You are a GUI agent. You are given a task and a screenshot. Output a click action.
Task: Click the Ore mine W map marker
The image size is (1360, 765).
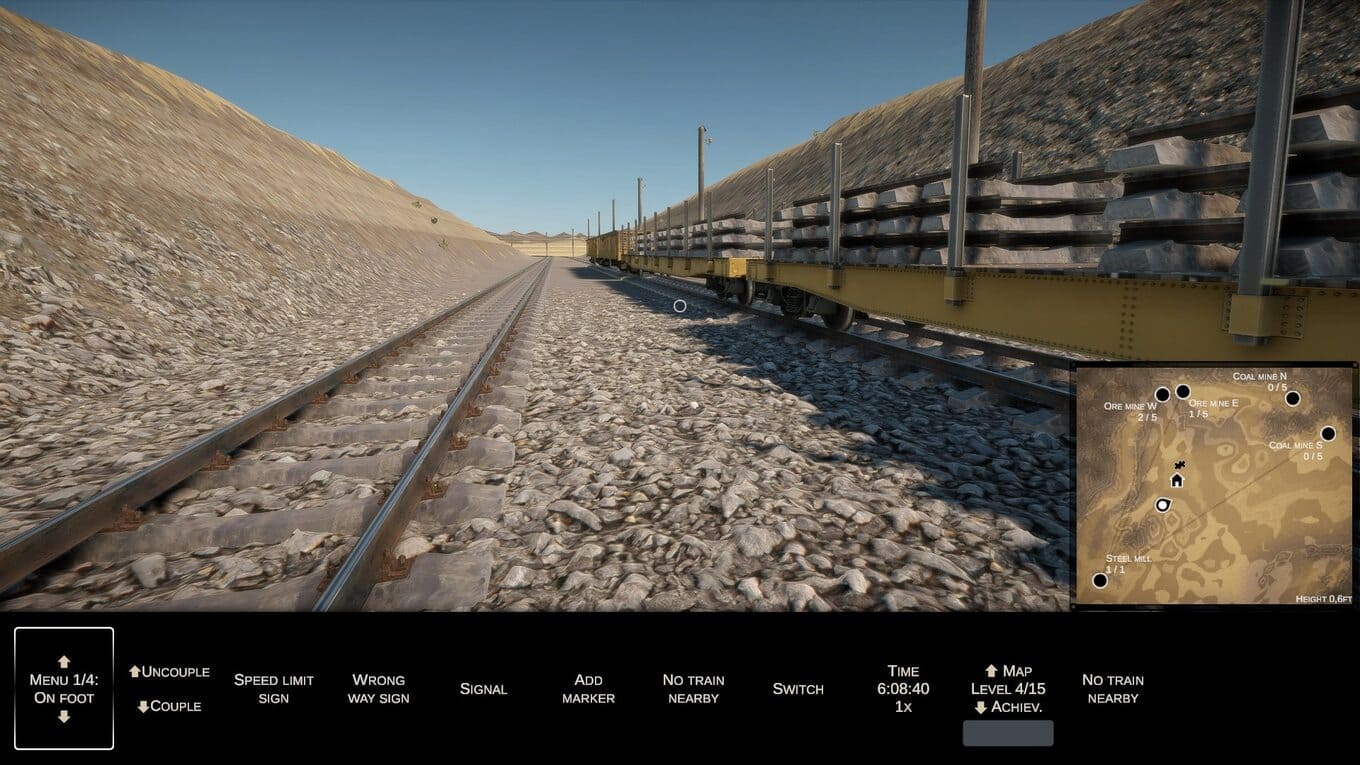(x=1162, y=395)
